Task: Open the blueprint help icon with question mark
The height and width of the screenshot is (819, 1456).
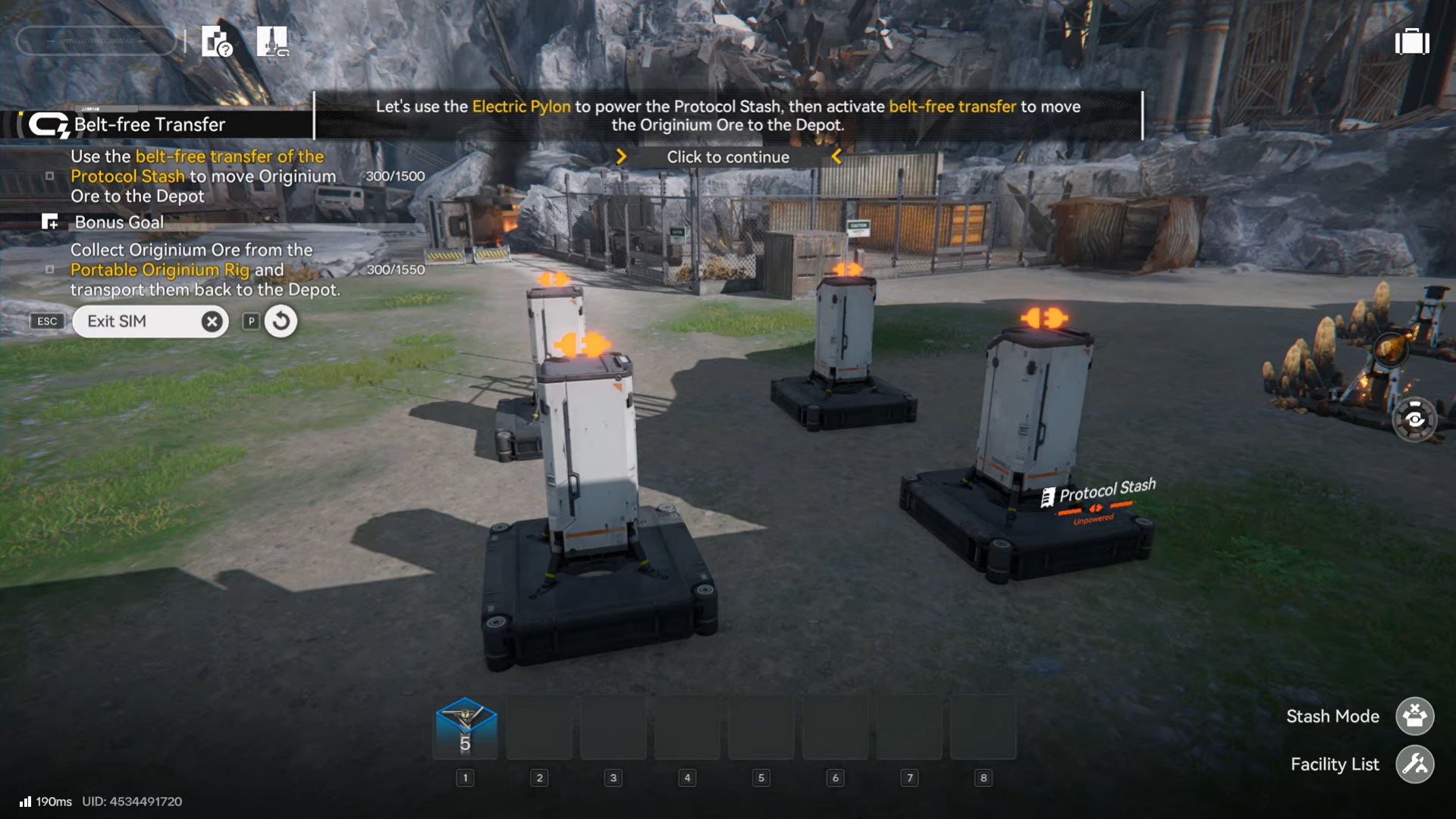Action: point(217,42)
